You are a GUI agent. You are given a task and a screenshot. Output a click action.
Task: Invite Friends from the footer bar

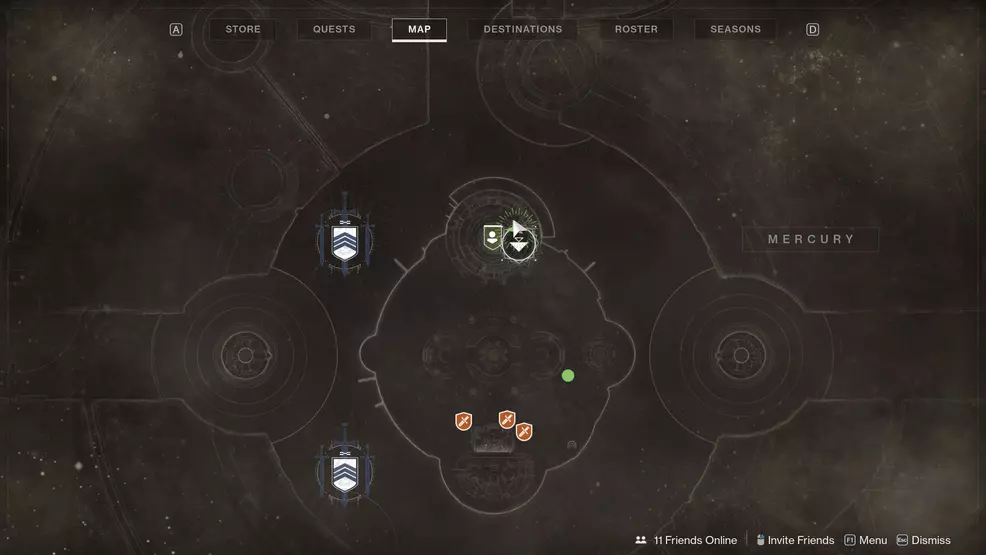coord(795,540)
